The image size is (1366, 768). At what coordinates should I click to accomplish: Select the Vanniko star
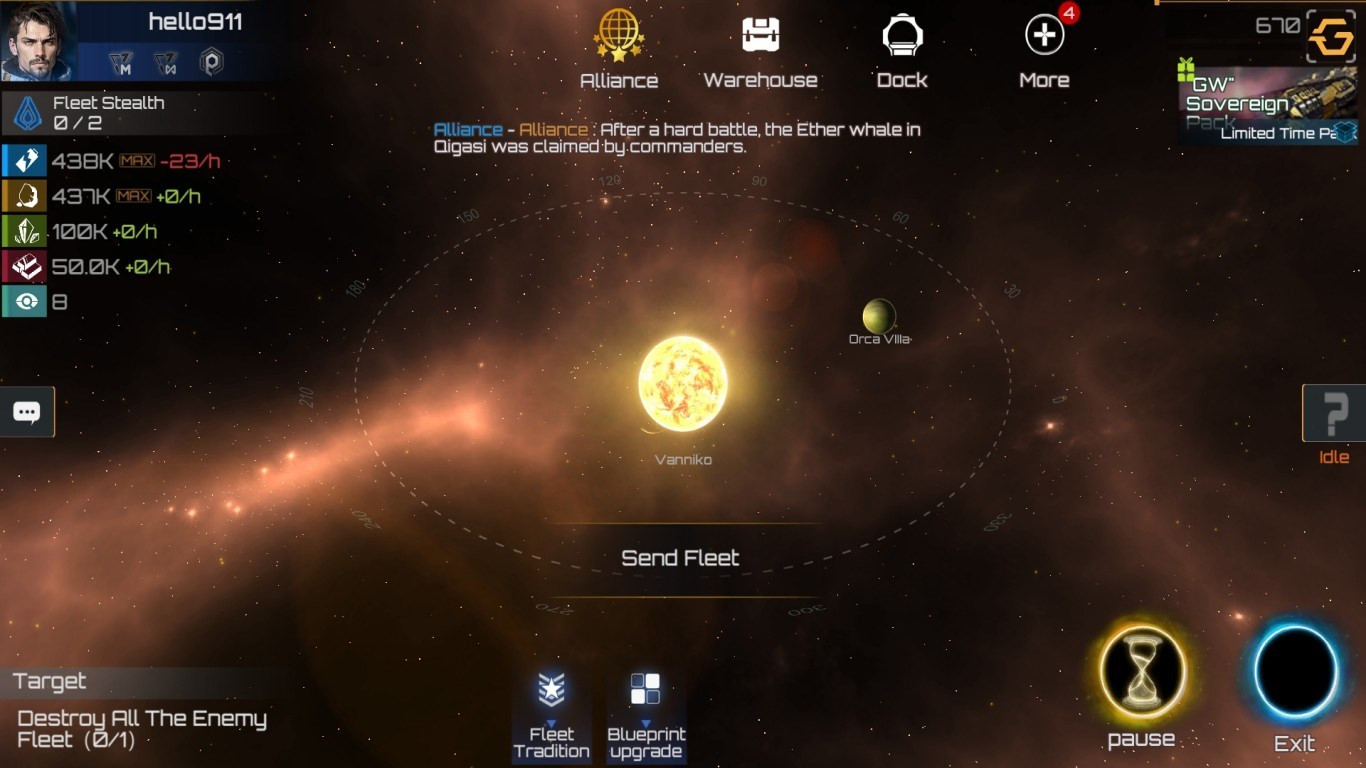pyautogui.click(x=683, y=384)
